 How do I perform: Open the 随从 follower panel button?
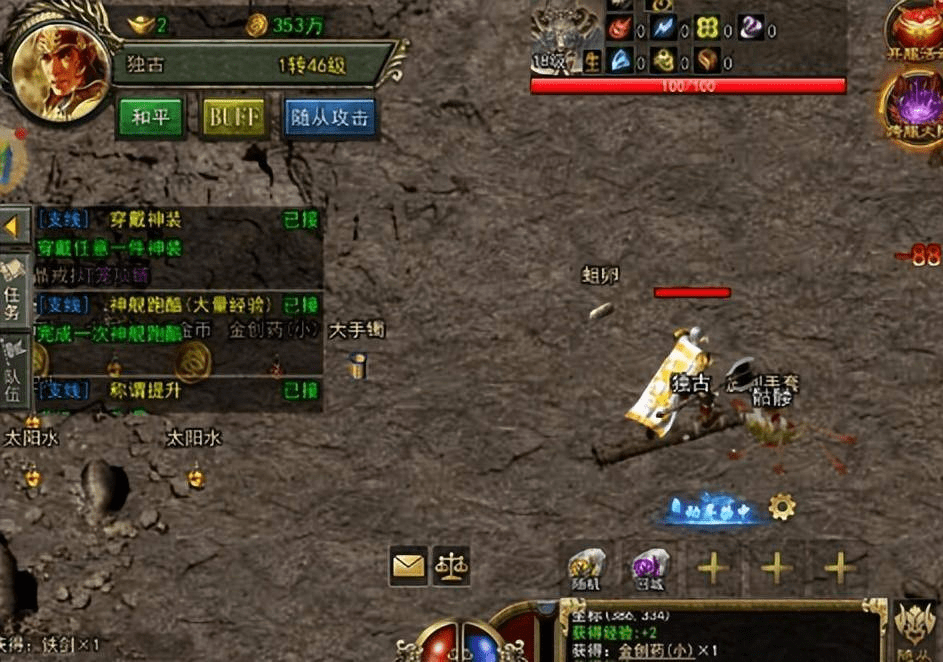pos(916,630)
